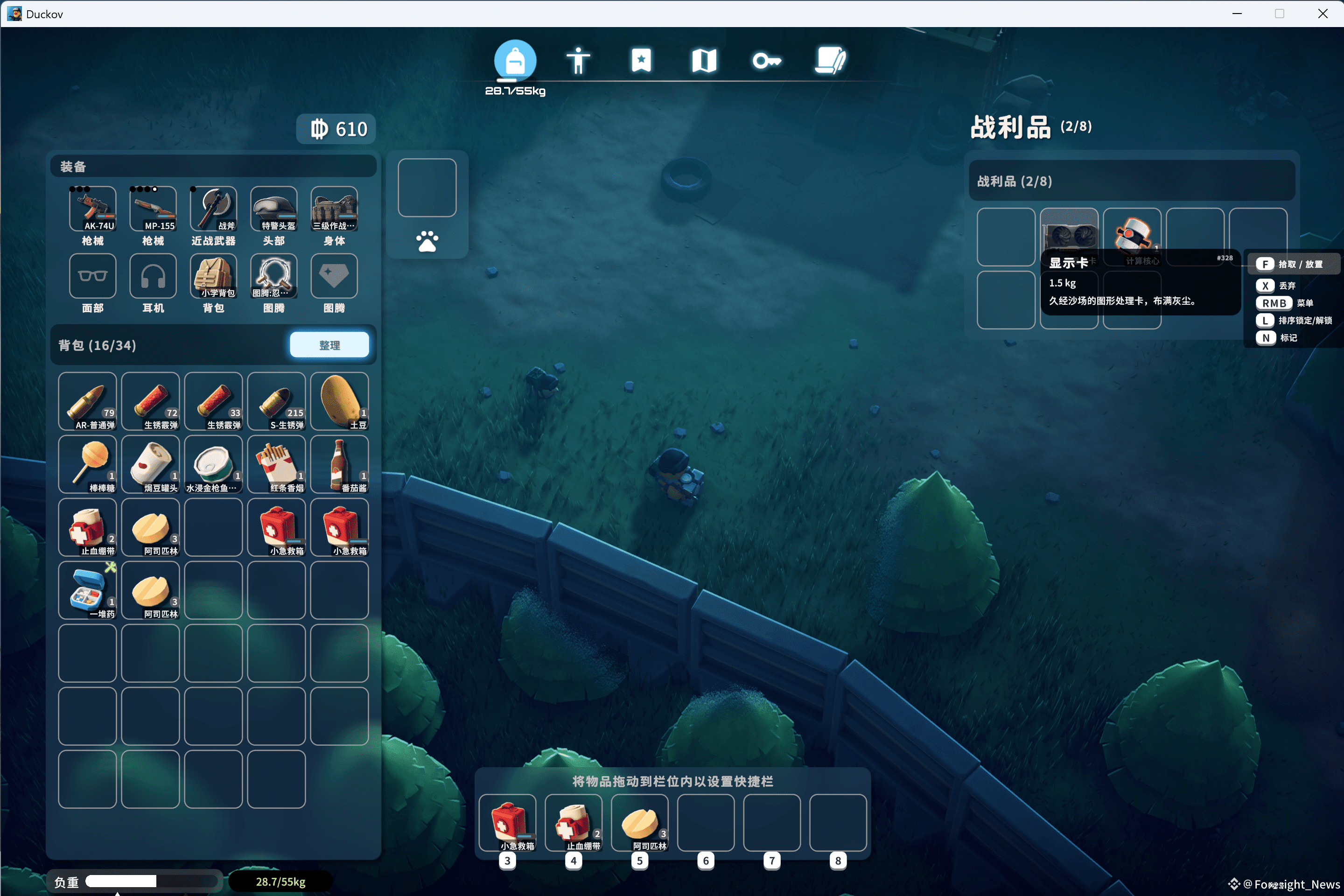Close the Duckov window

pos(1322,14)
